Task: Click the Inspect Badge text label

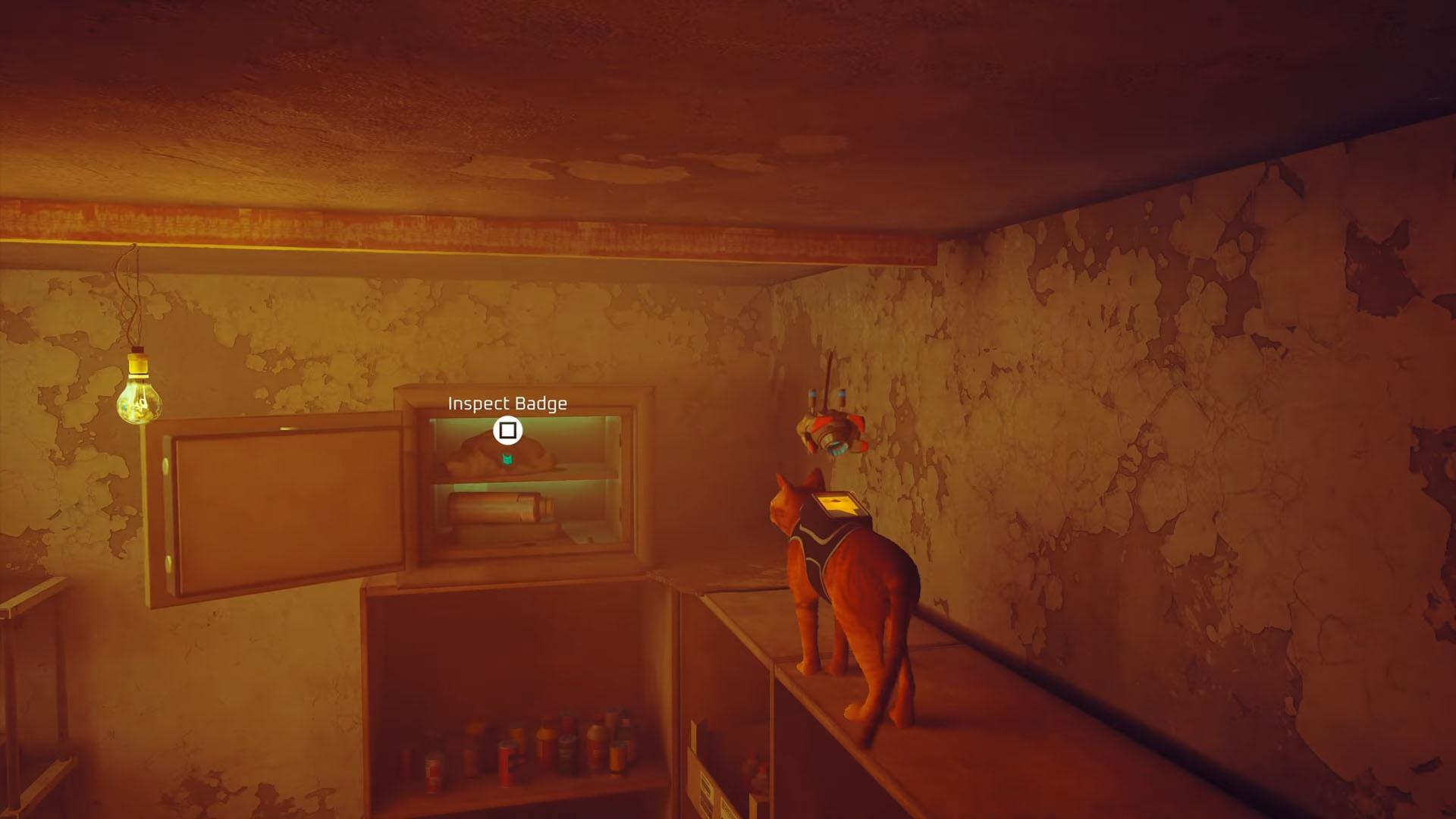Action: pos(507,403)
